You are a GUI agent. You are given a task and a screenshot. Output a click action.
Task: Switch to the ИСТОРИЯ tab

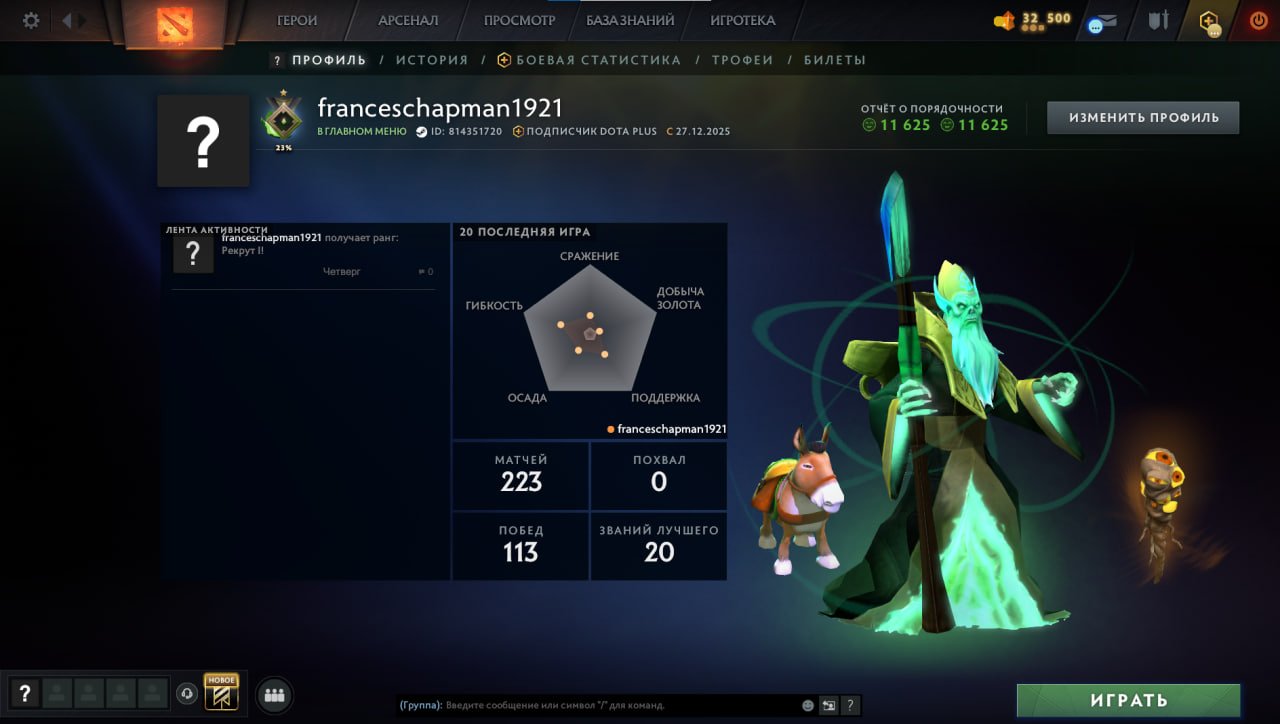point(432,59)
